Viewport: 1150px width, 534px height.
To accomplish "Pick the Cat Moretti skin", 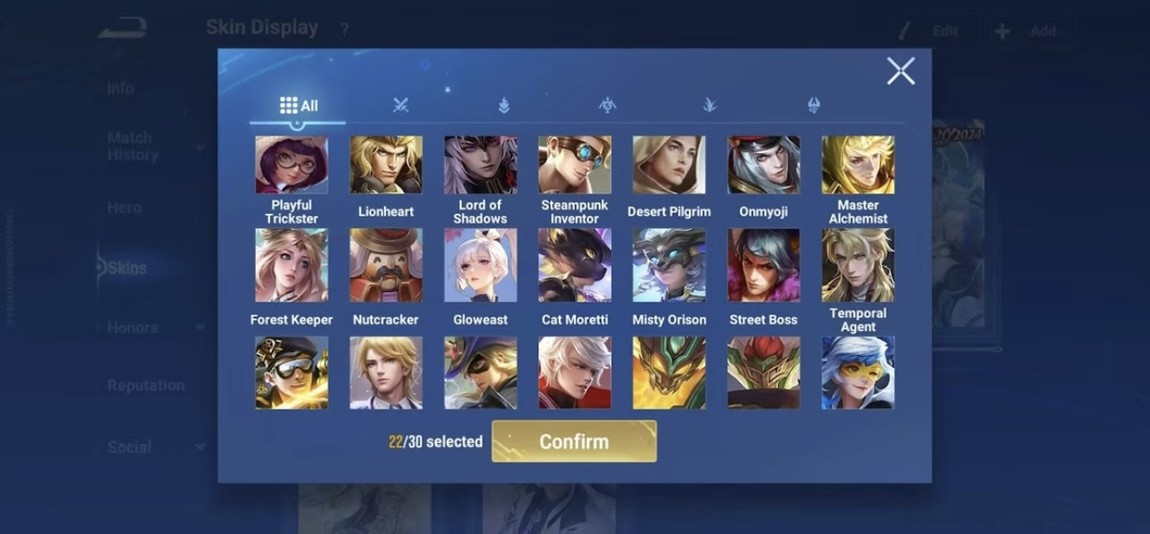I will click(574, 265).
